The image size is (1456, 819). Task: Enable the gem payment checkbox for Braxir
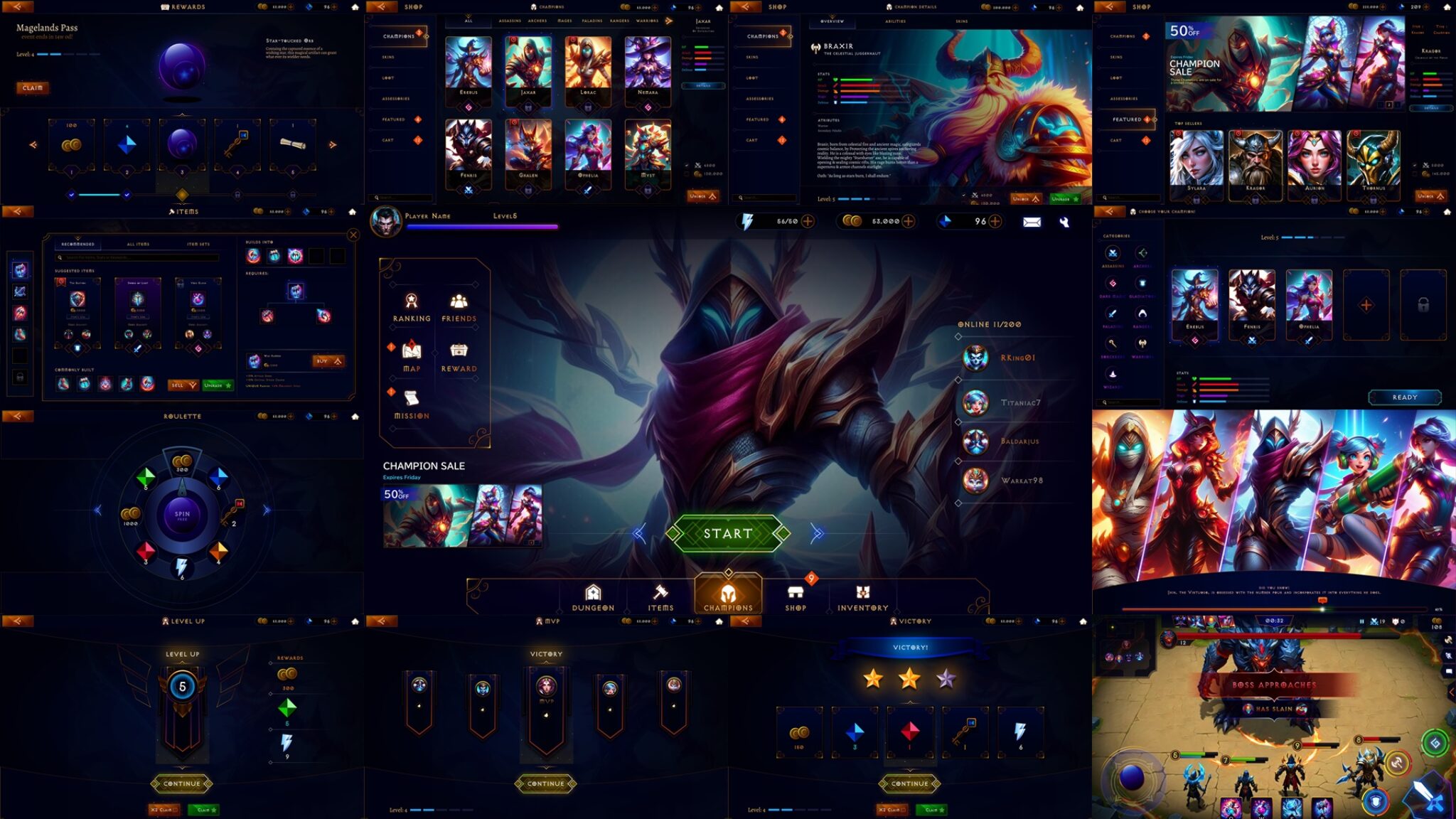pyautogui.click(x=964, y=196)
